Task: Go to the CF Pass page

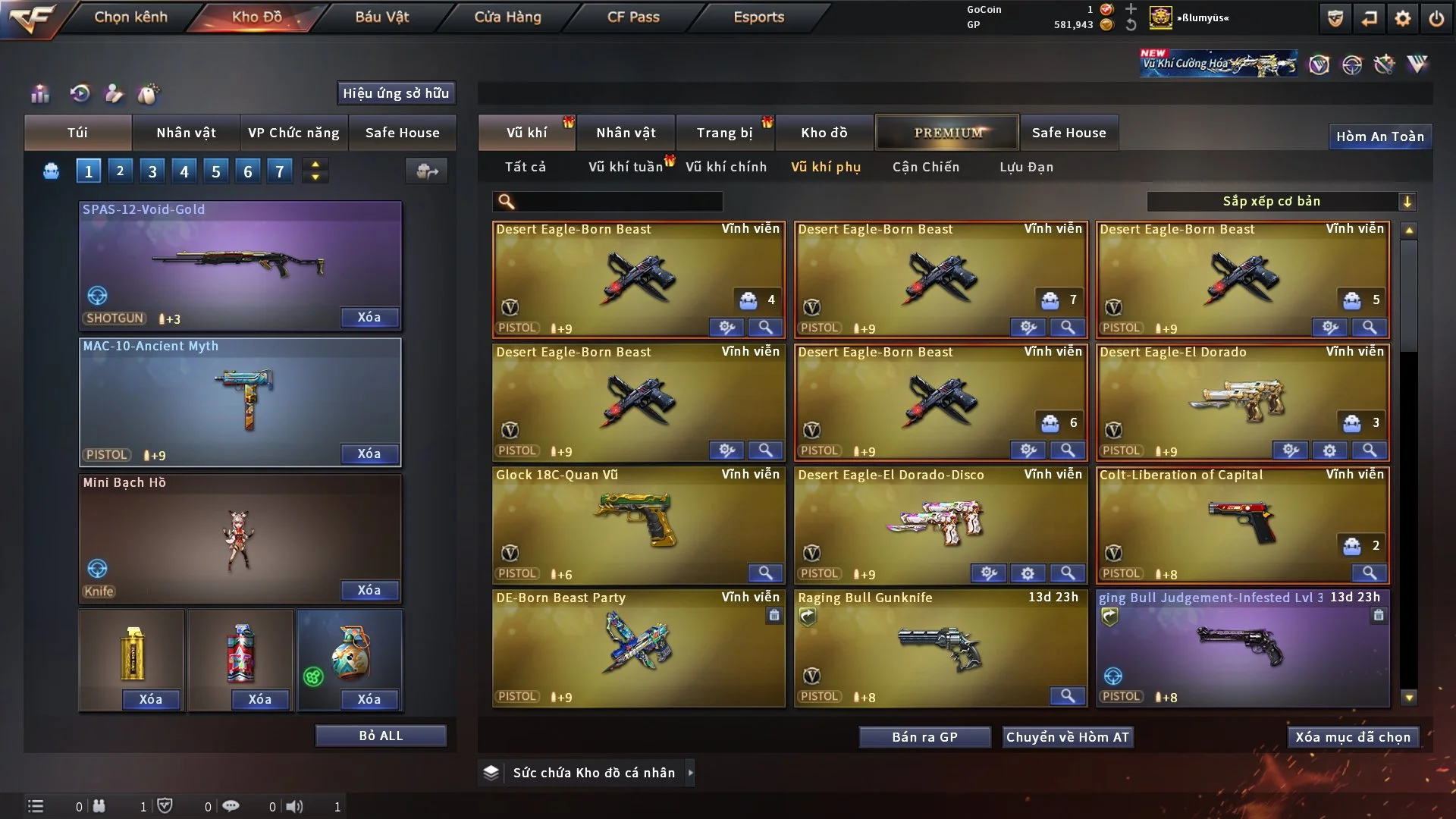Action: pos(633,17)
